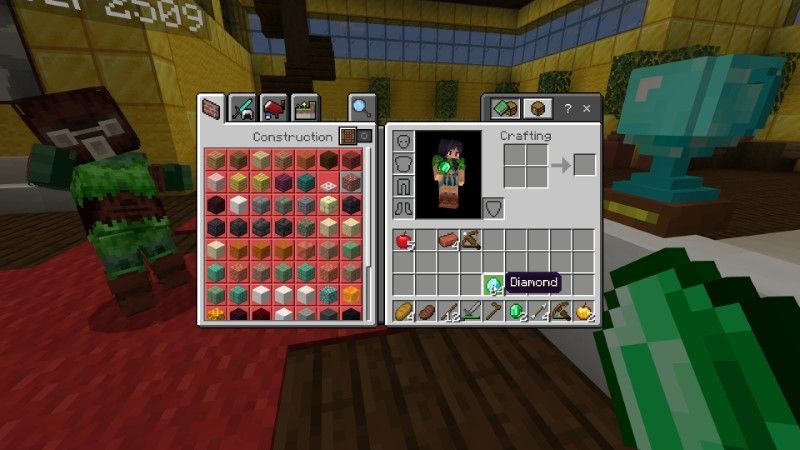Close the inventory with the X button
Viewport: 800px width, 450px height.
586,108
